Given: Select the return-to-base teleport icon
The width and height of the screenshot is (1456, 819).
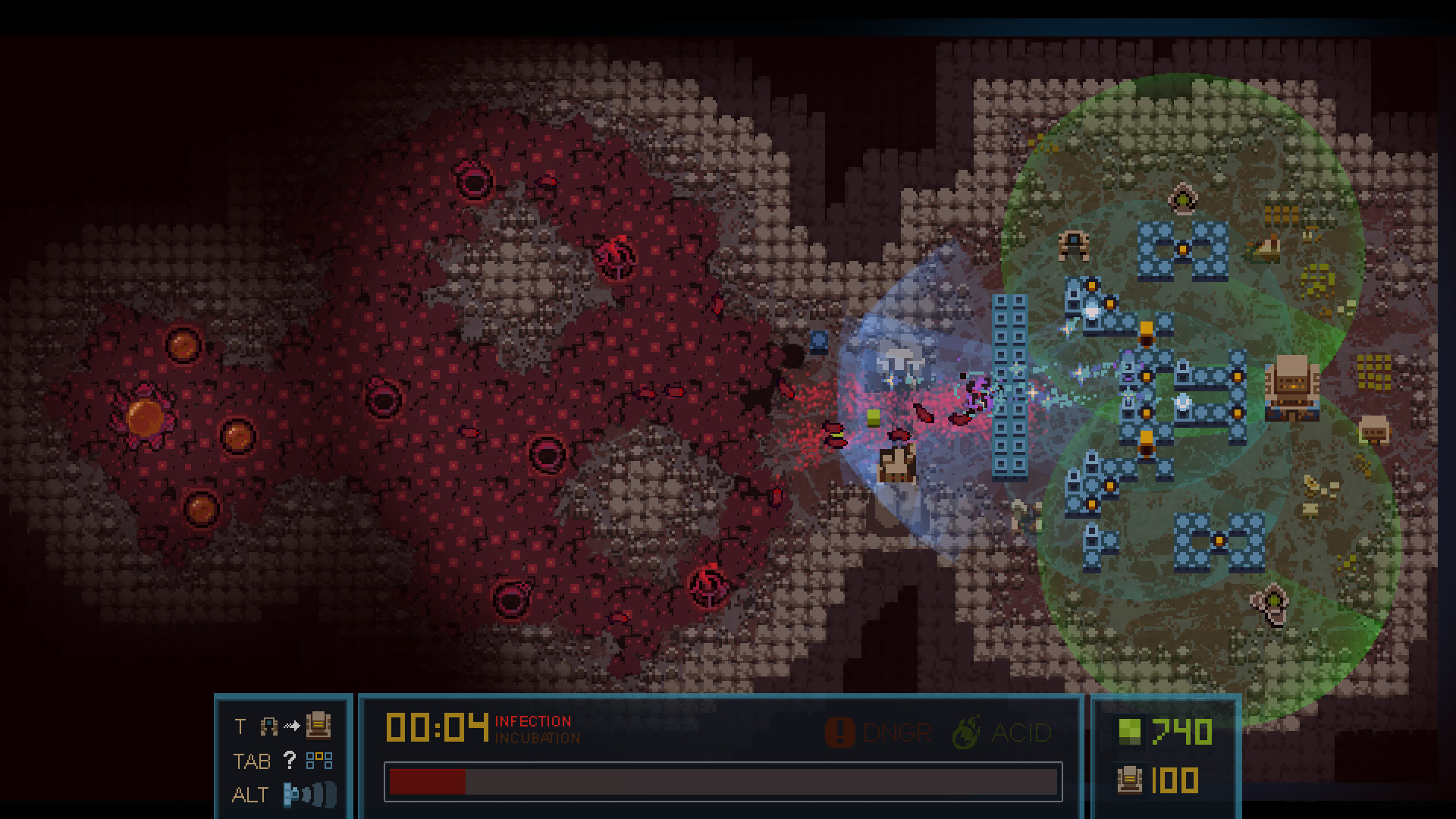Looking at the screenshot, I should [318, 726].
